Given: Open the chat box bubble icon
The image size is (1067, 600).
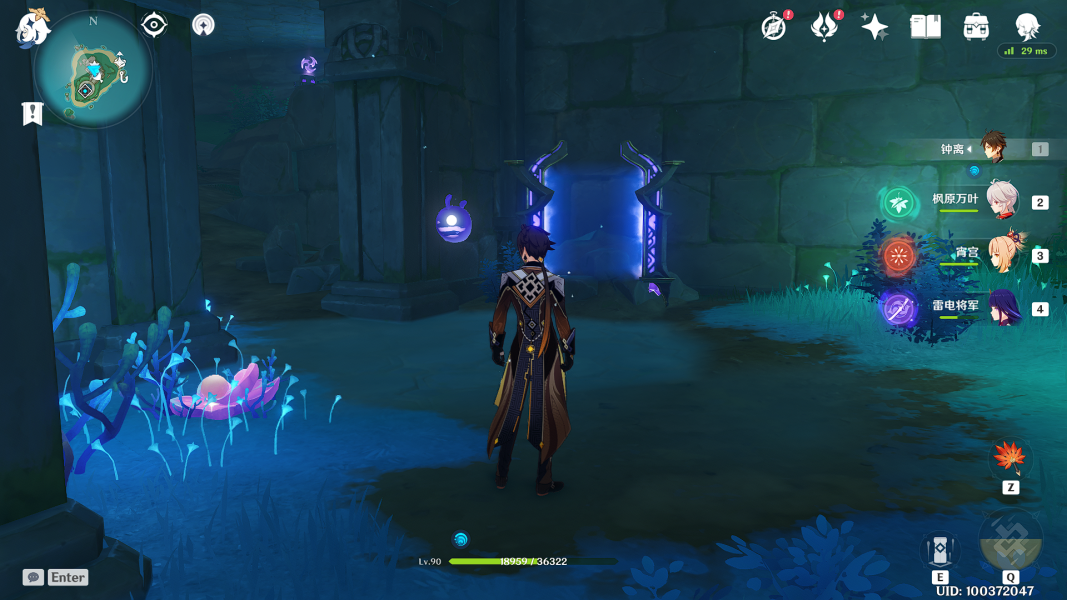Looking at the screenshot, I should tap(33, 577).
